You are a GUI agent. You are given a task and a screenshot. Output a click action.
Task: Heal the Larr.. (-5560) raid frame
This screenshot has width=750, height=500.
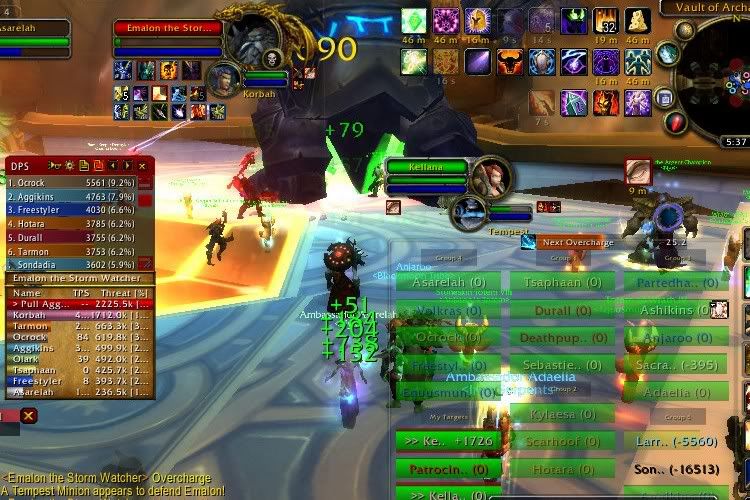pyautogui.click(x=677, y=440)
